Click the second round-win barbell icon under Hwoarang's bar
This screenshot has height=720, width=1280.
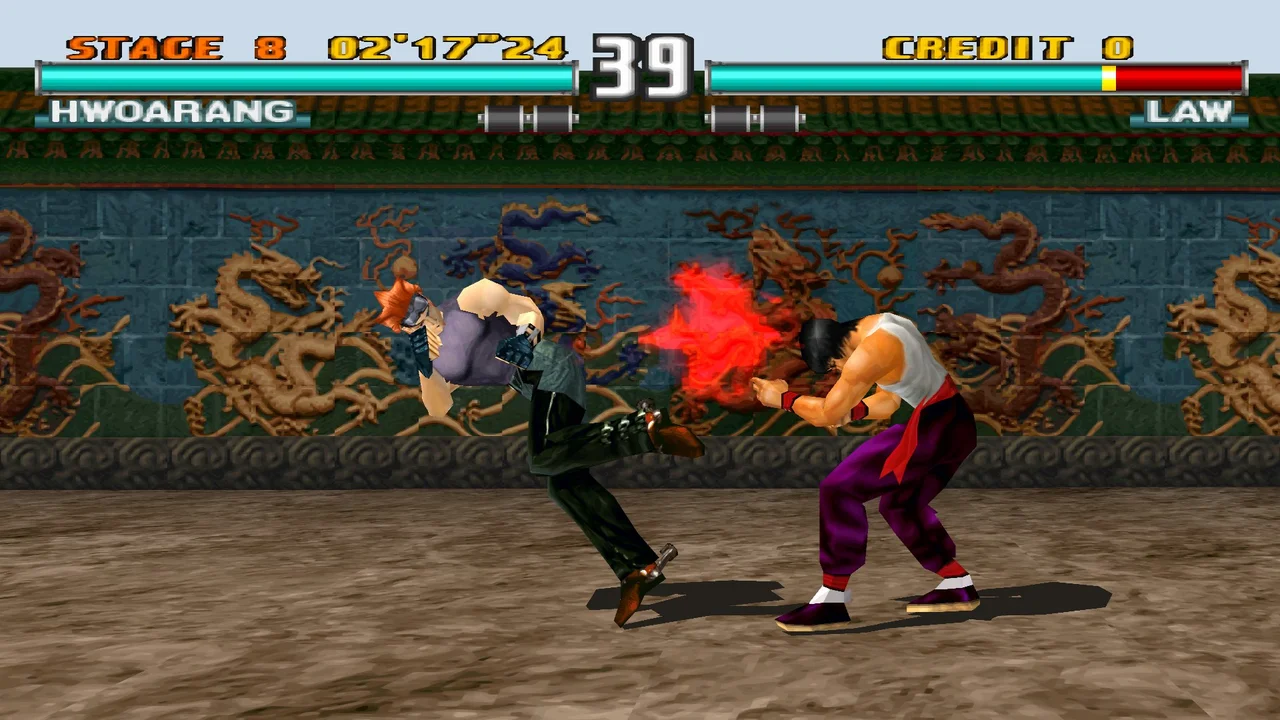click(x=555, y=117)
